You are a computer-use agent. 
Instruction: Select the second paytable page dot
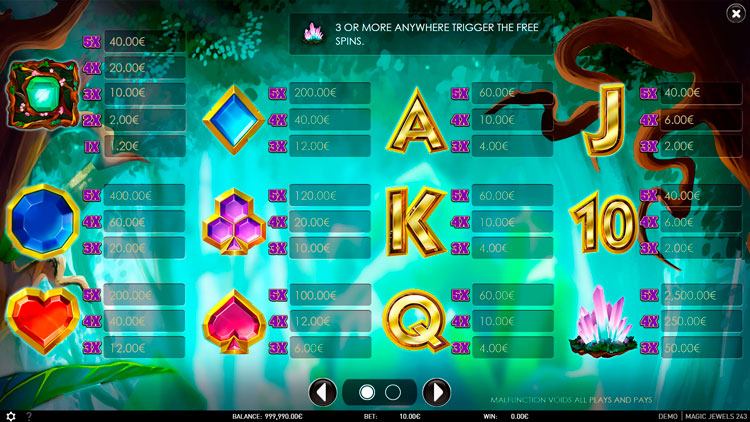(x=392, y=391)
